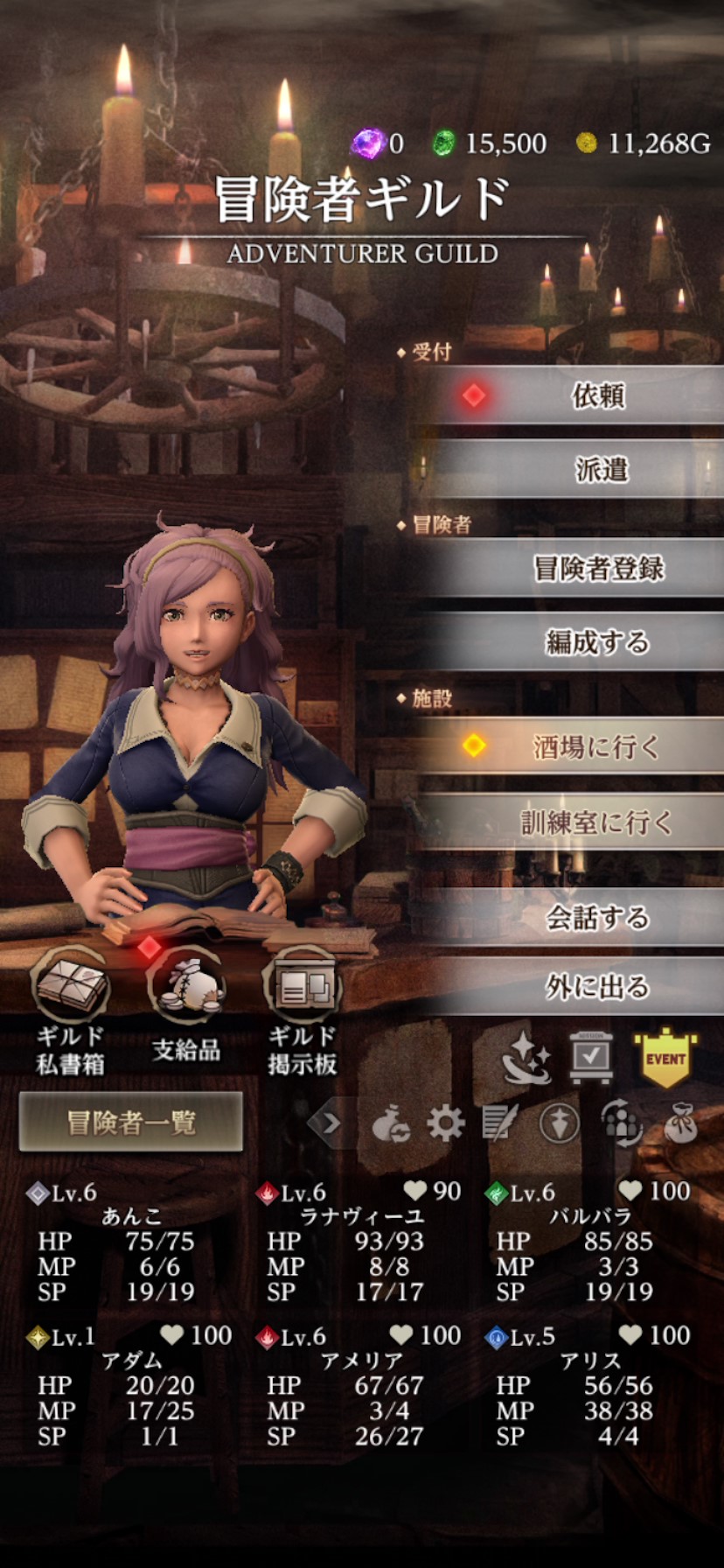Open the yellow EVENT banner
The width and height of the screenshot is (724, 1568).
[665, 1058]
